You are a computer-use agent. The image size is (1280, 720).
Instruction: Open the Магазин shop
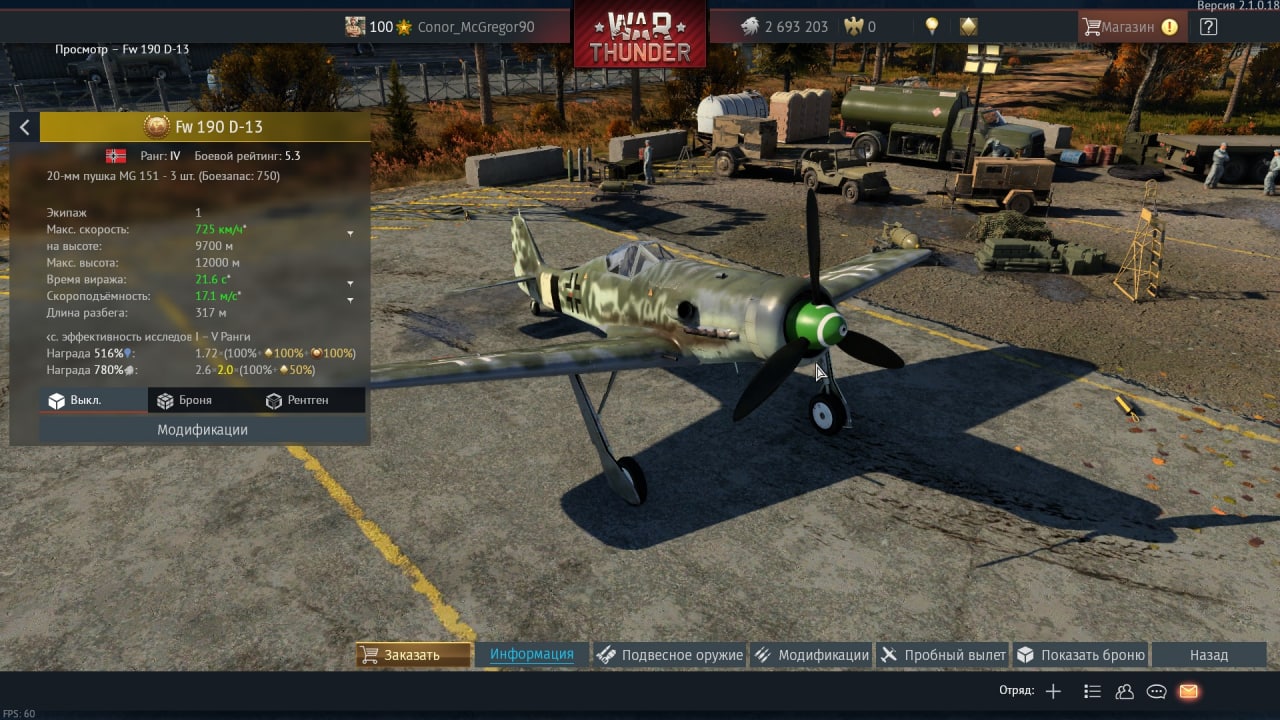1131,27
